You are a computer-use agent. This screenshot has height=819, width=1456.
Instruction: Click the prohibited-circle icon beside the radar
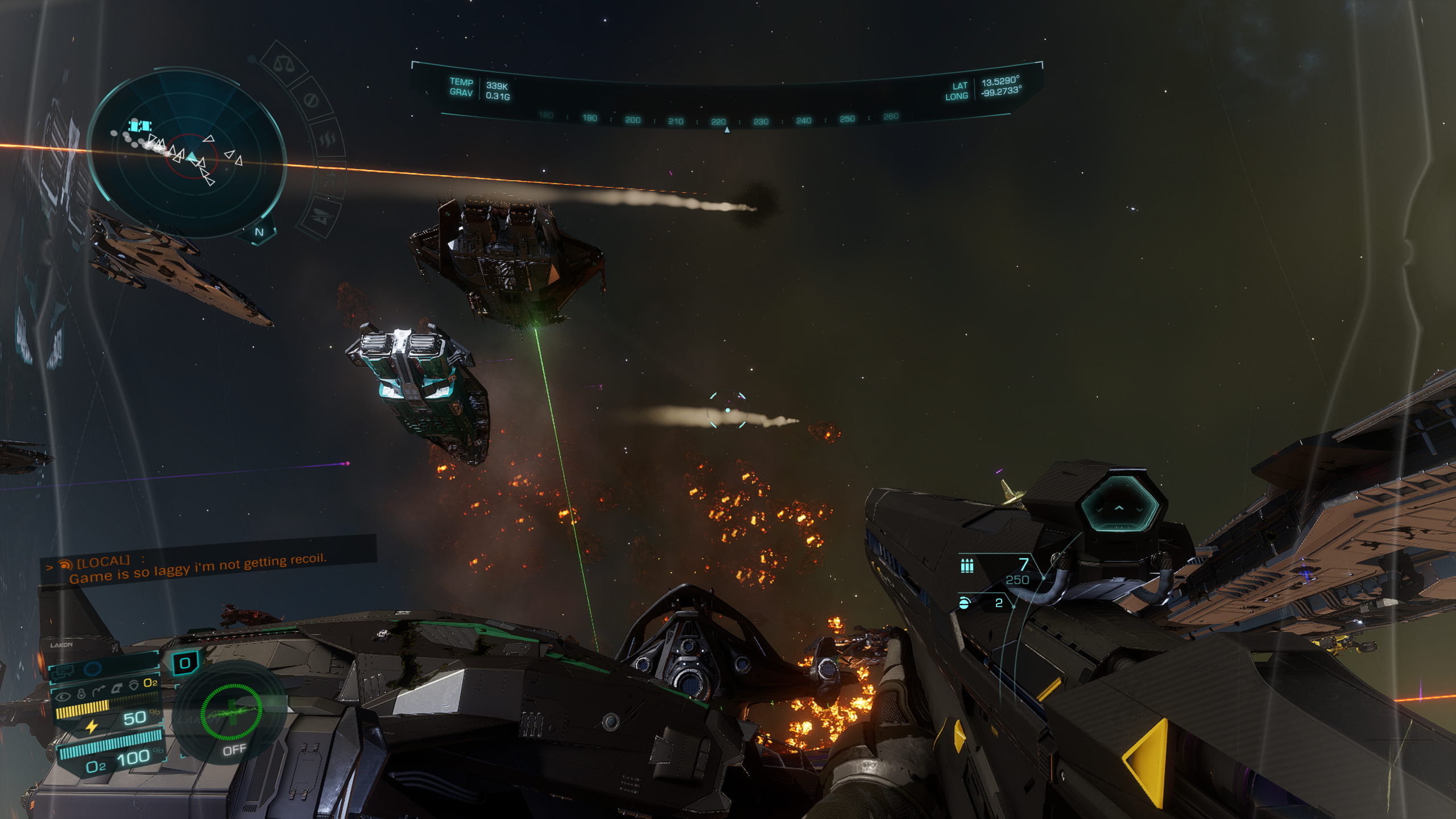point(311,100)
